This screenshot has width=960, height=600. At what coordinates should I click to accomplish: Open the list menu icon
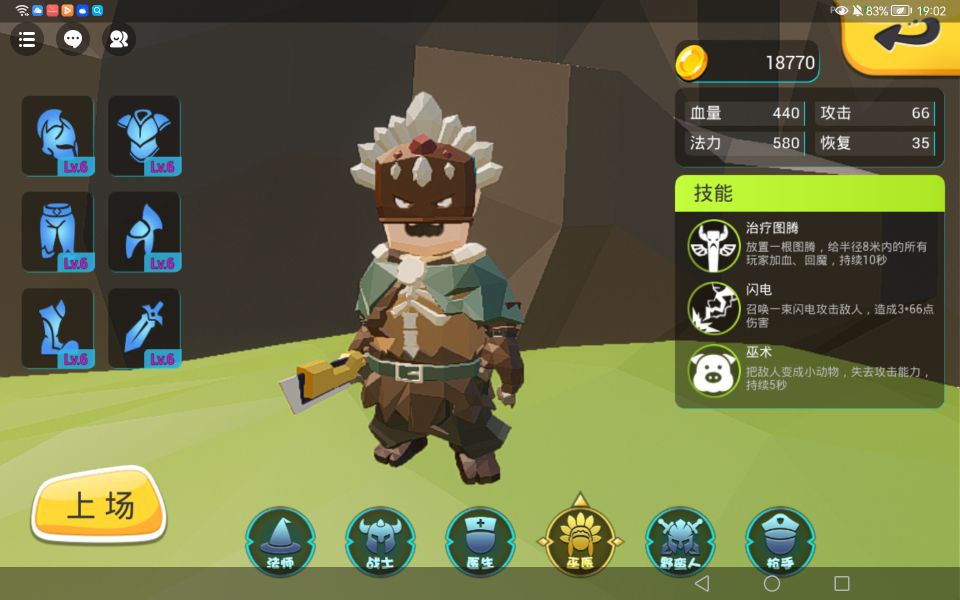(27, 39)
